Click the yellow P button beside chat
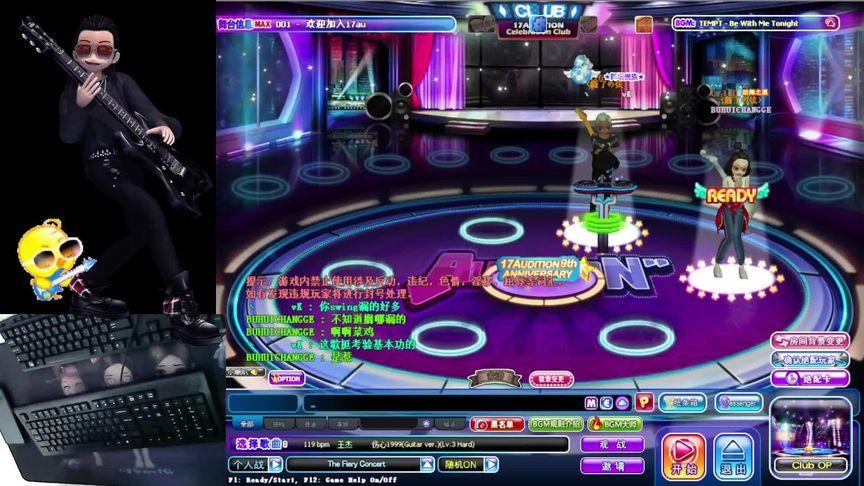The height and width of the screenshot is (486, 864). tap(643, 402)
